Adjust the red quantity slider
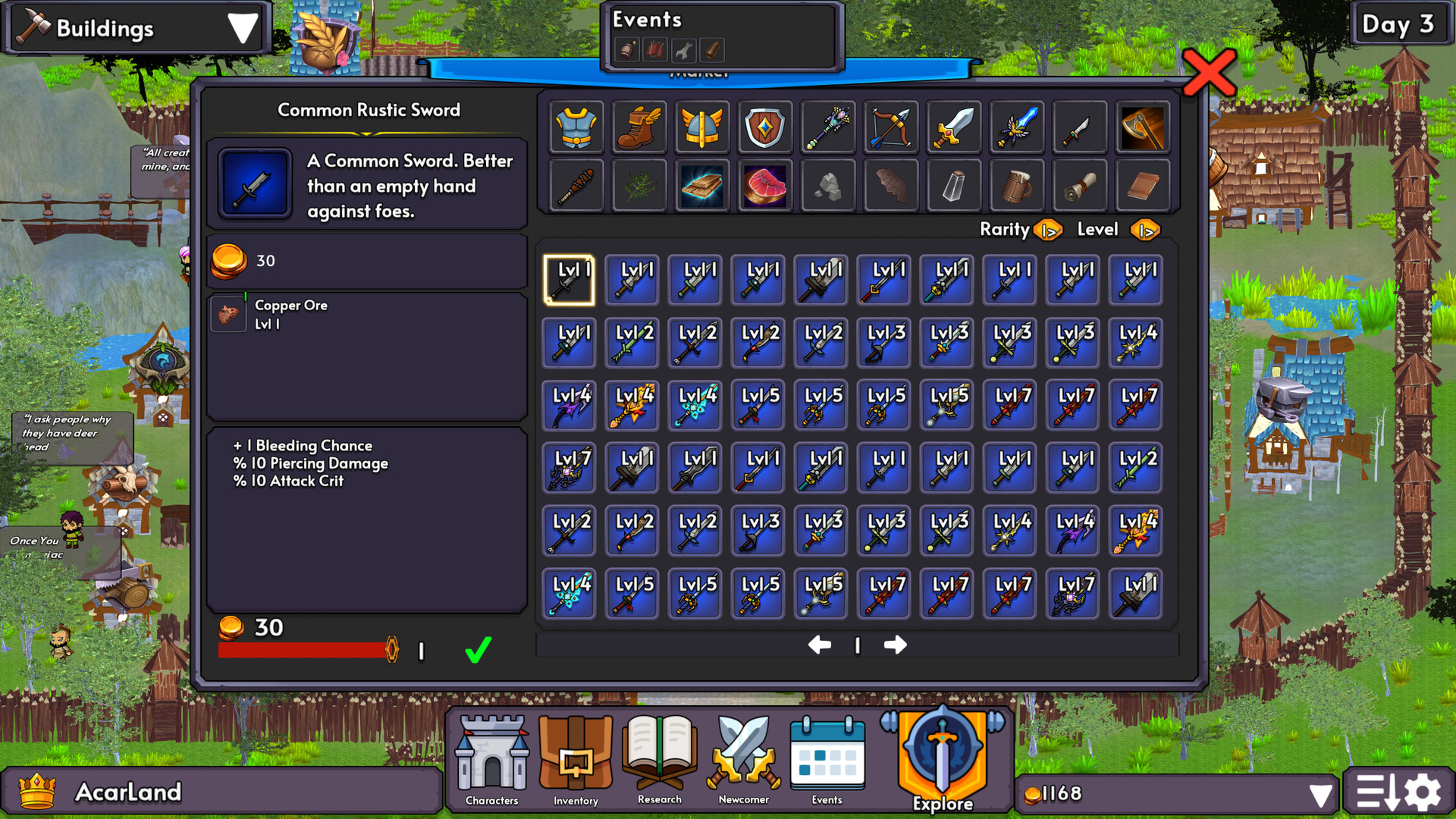Viewport: 1456px width, 819px height. point(392,648)
